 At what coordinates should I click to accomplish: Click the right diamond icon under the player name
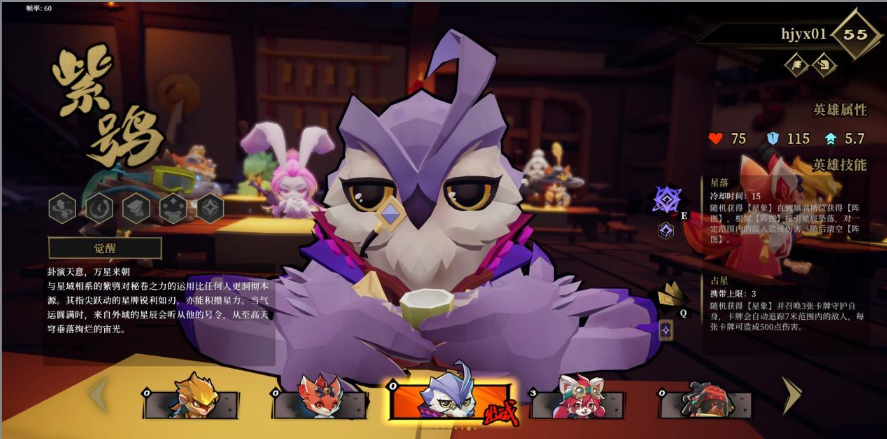(x=823, y=65)
